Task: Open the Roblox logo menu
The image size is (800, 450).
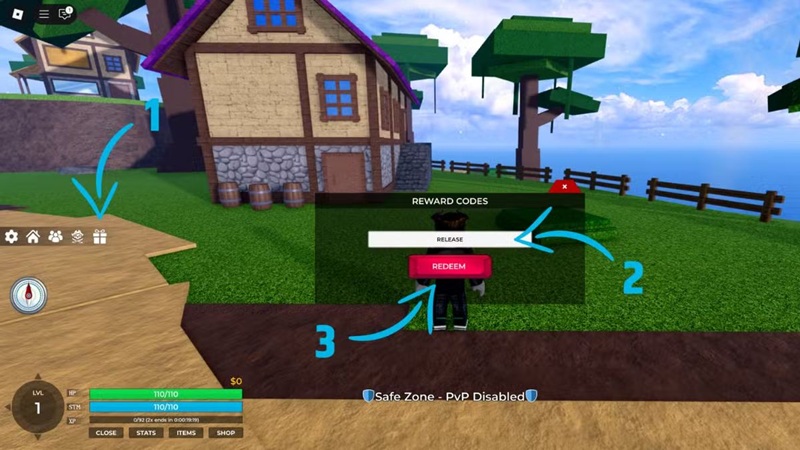Action: pos(17,13)
